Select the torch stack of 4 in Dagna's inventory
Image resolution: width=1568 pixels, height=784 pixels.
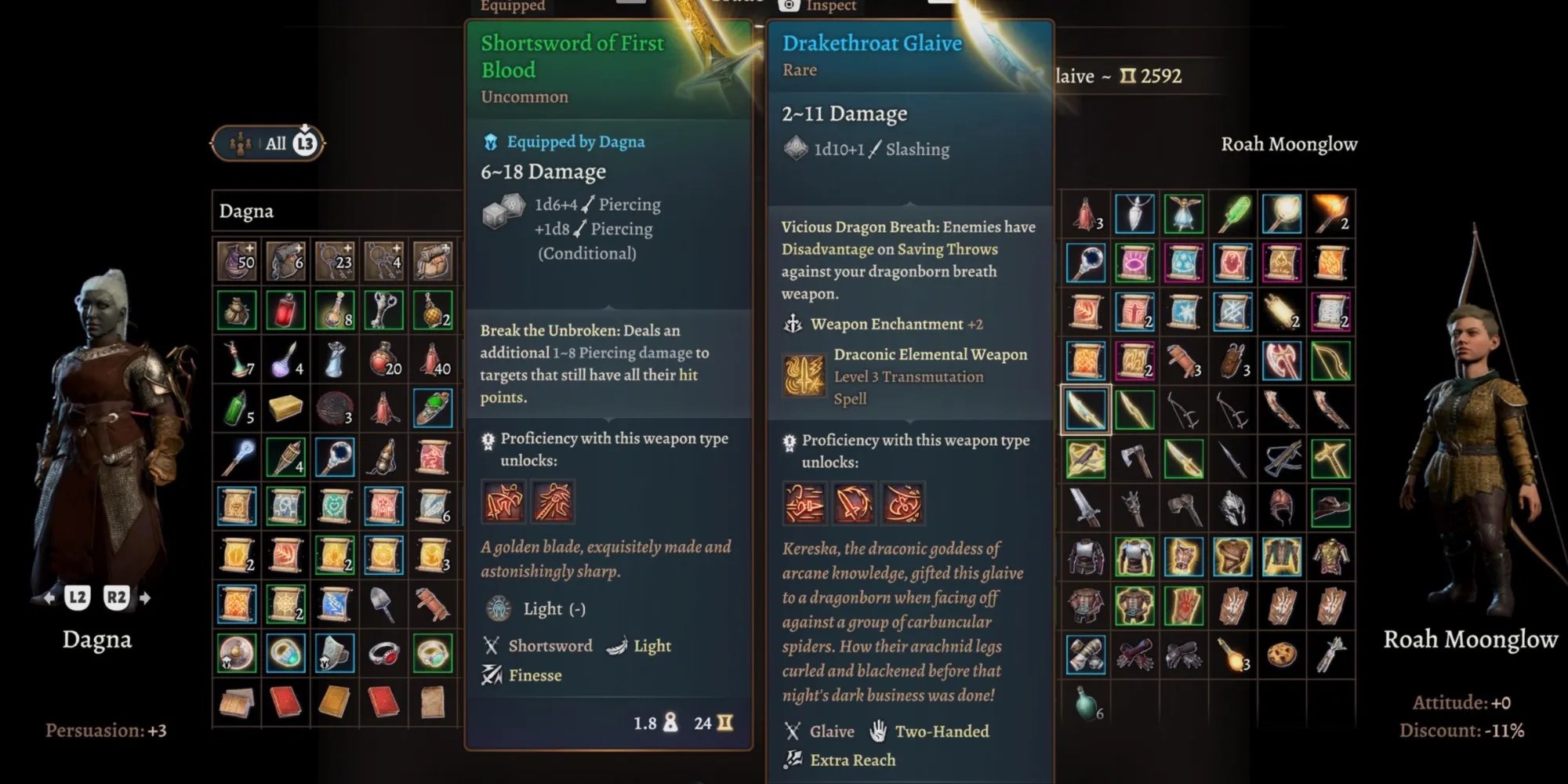[285, 458]
